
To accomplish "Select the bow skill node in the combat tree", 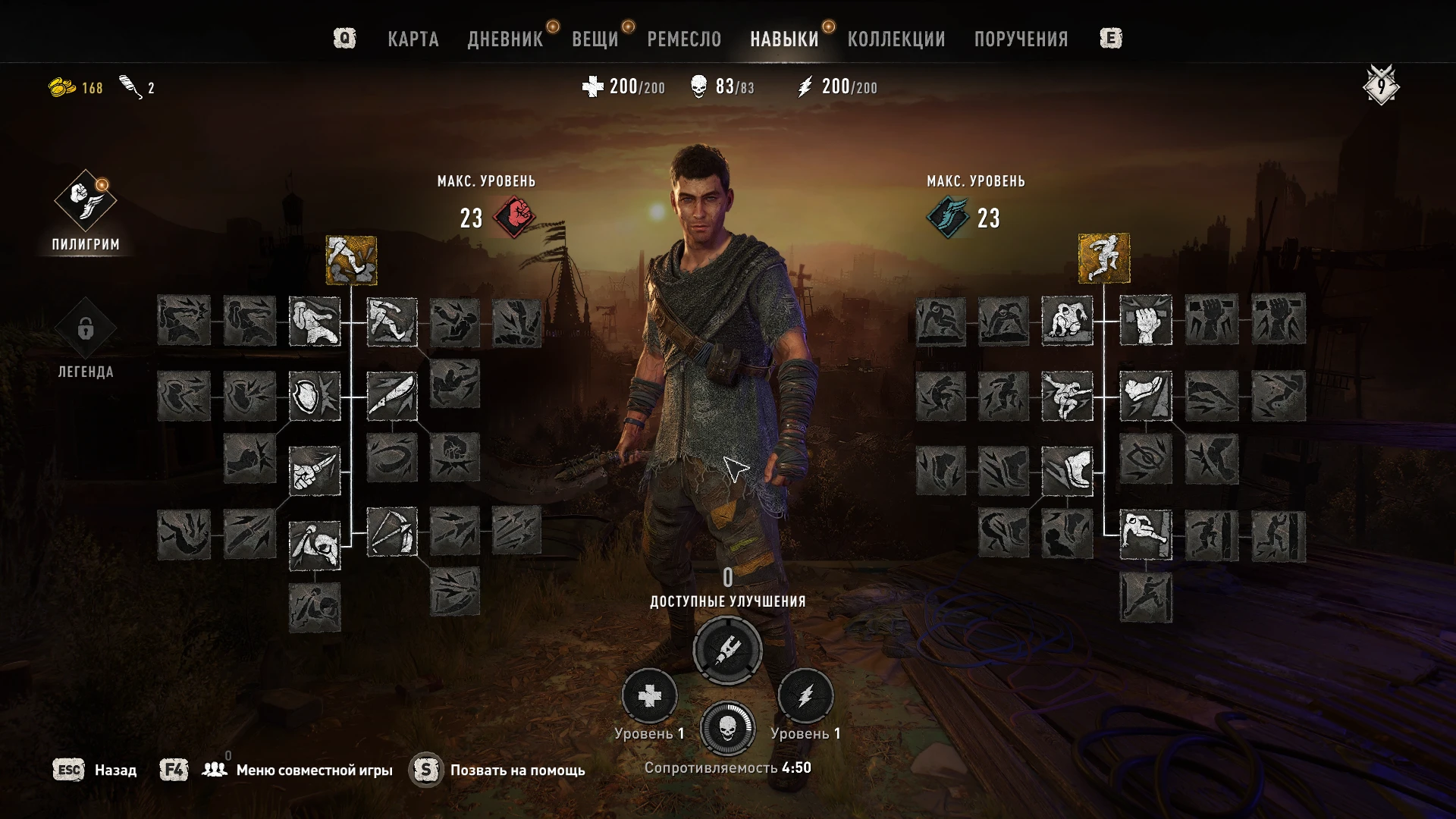I will [391, 532].
